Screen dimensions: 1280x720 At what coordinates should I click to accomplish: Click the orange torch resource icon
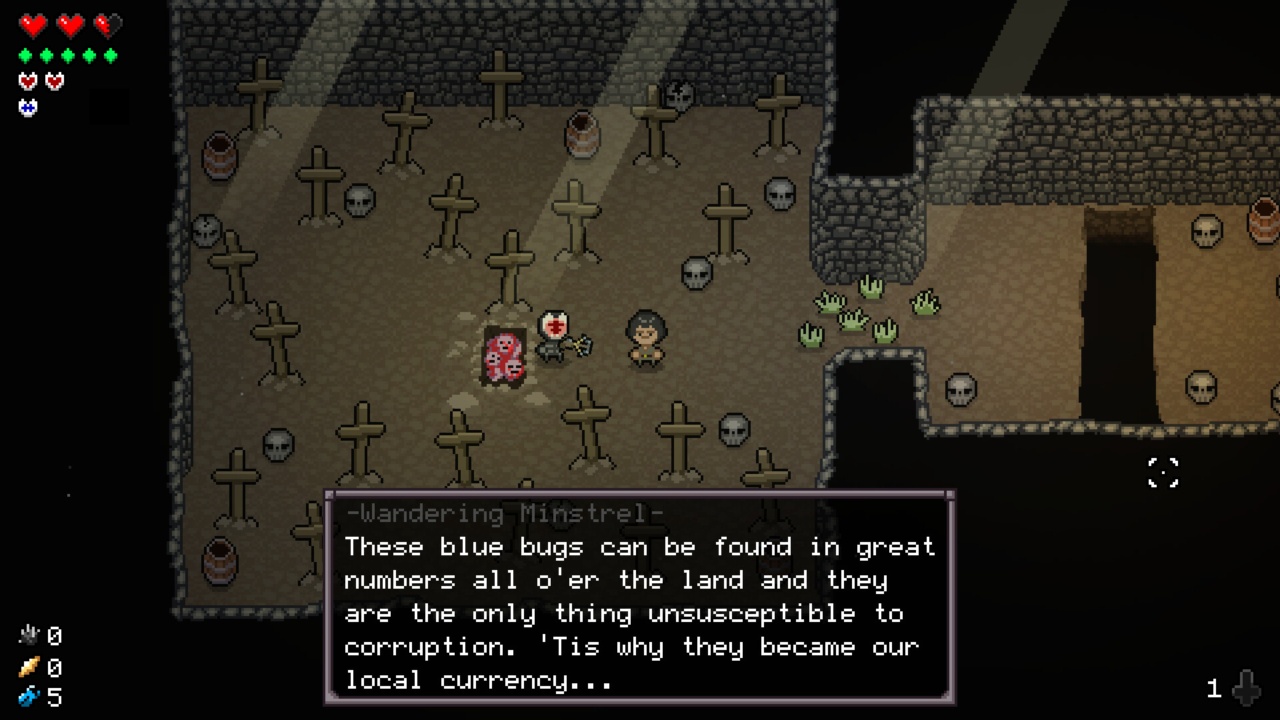pos(28,667)
